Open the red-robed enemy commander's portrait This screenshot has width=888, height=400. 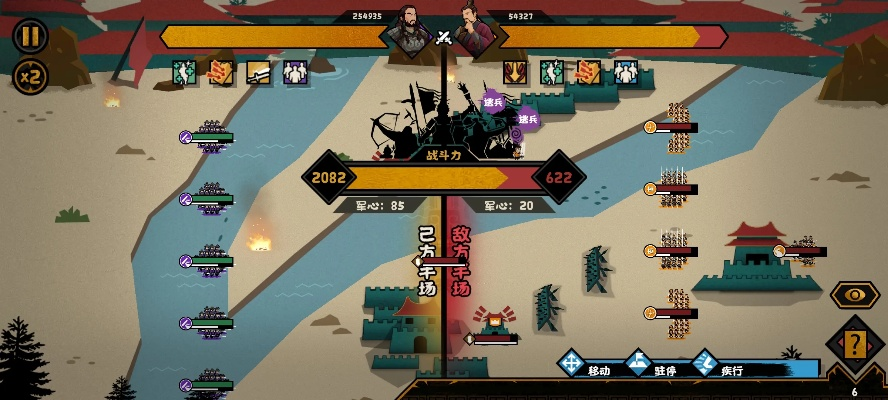[473, 32]
